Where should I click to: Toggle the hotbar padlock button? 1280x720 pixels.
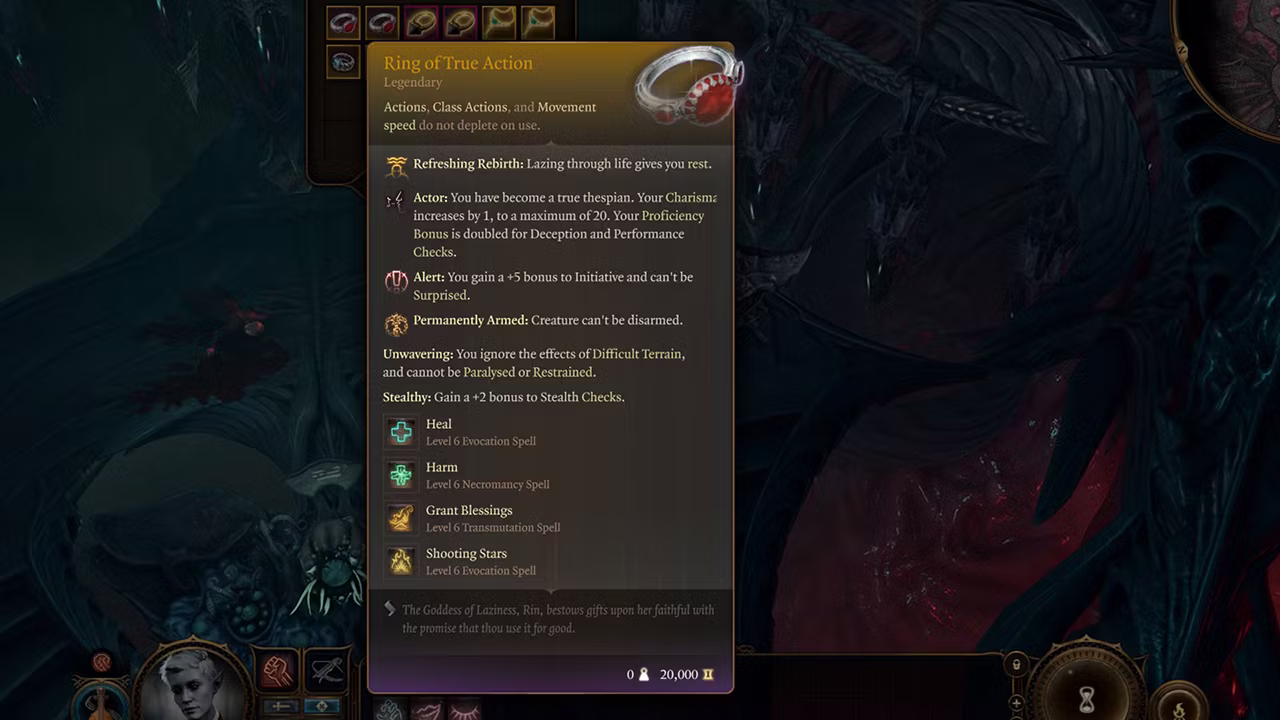(1016, 665)
